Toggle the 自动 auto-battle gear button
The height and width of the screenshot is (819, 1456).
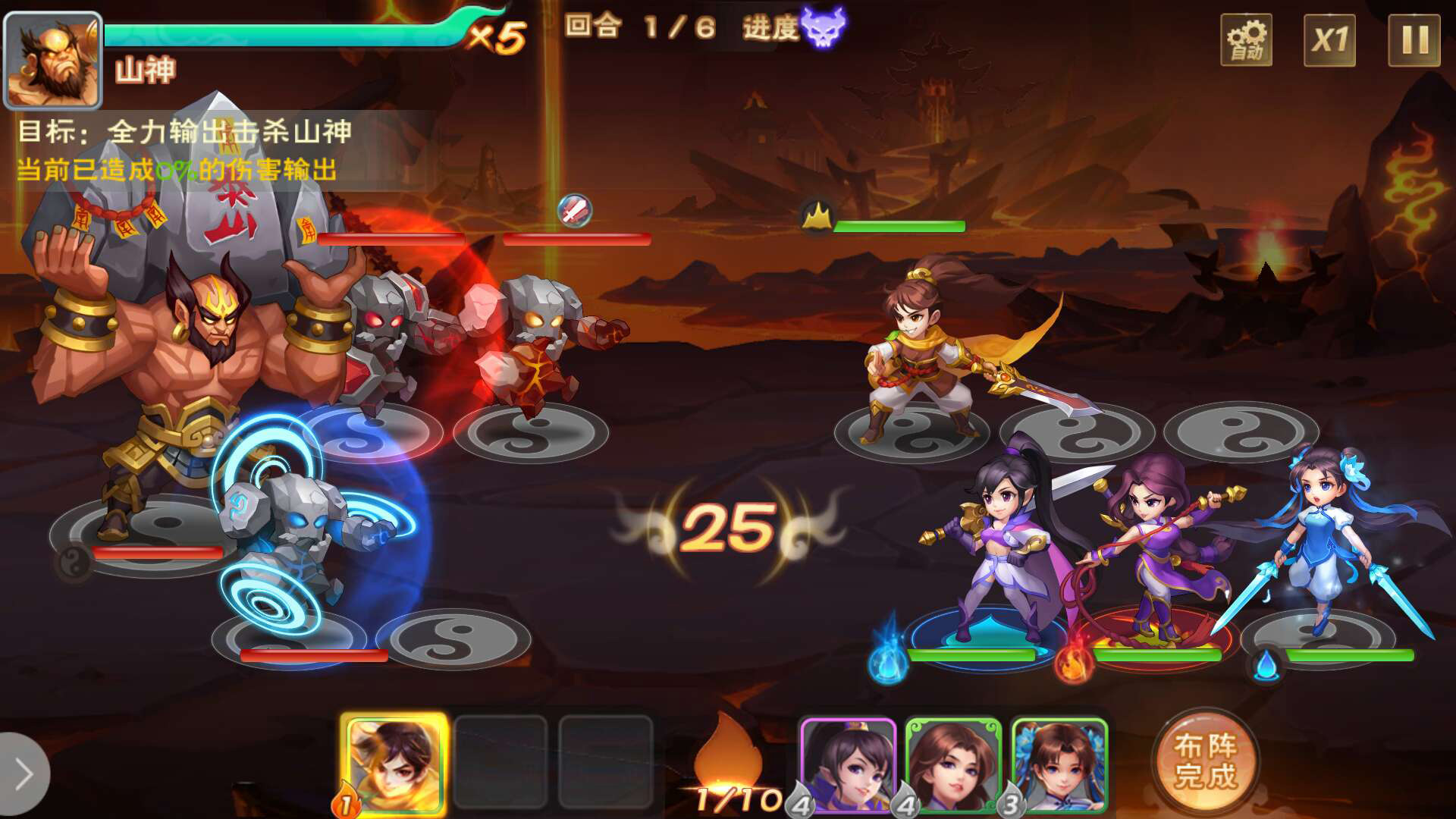(1246, 40)
